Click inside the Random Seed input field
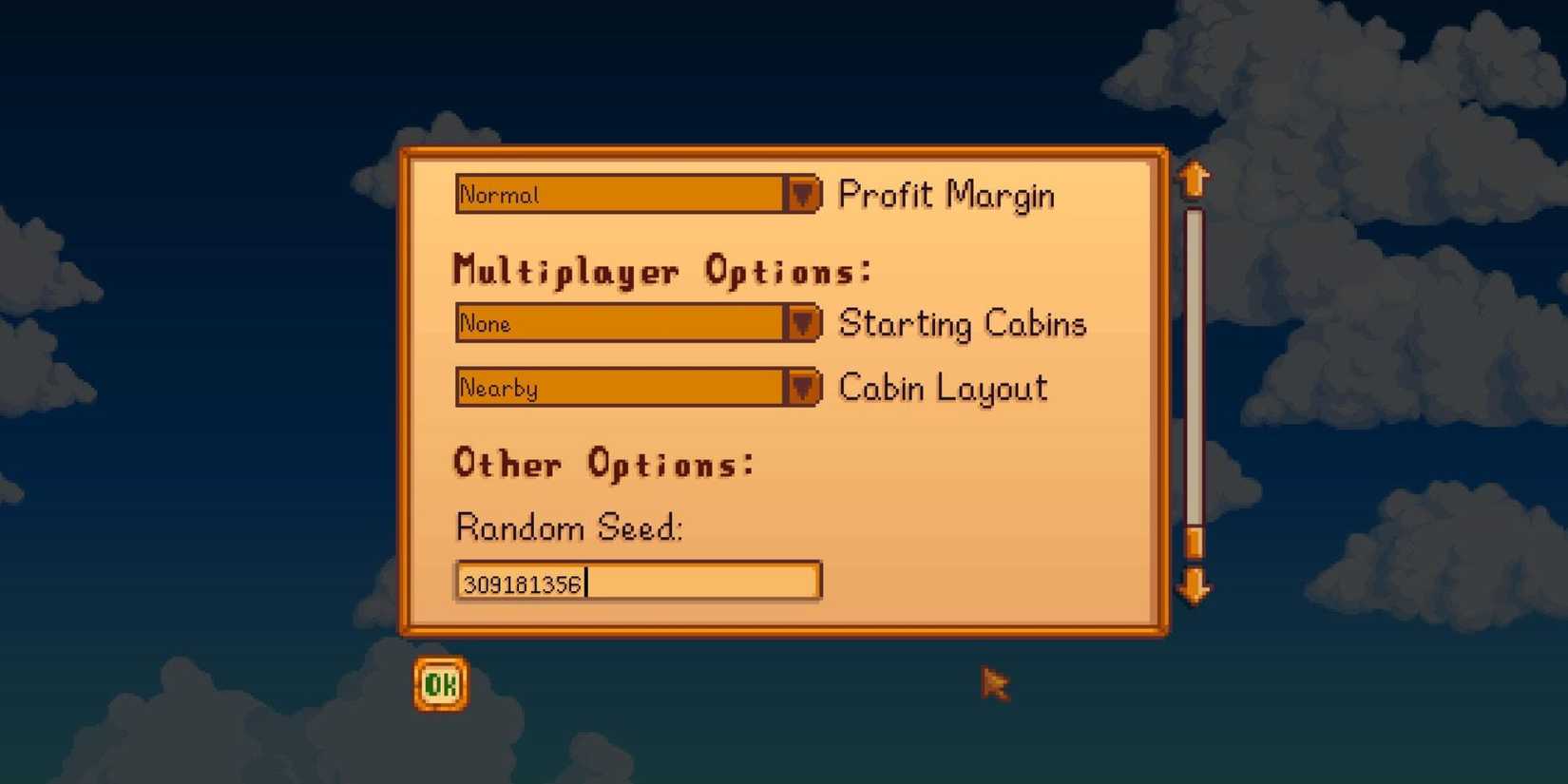1568x784 pixels. [x=637, y=581]
